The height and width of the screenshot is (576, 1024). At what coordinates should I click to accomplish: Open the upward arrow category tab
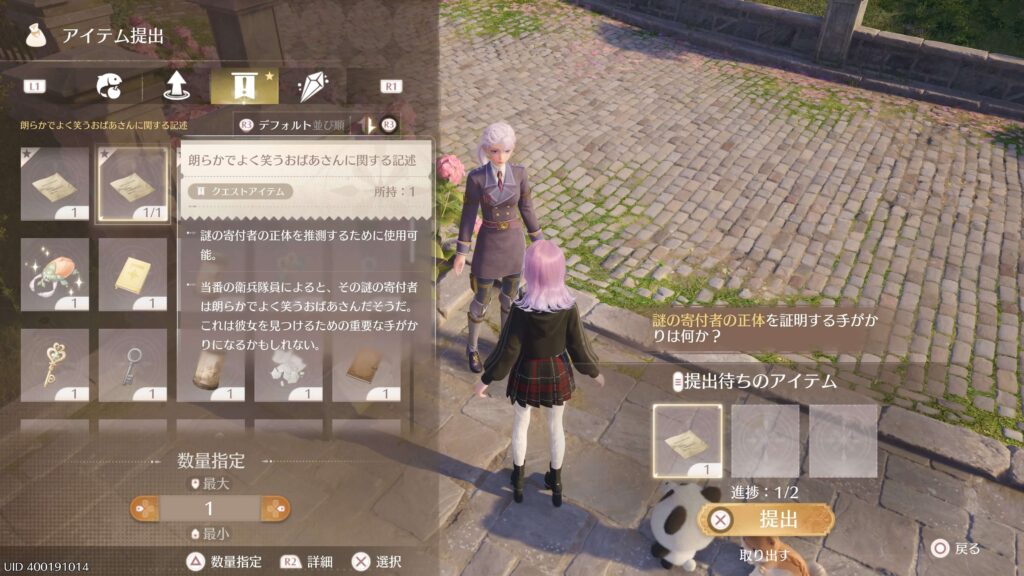177,86
